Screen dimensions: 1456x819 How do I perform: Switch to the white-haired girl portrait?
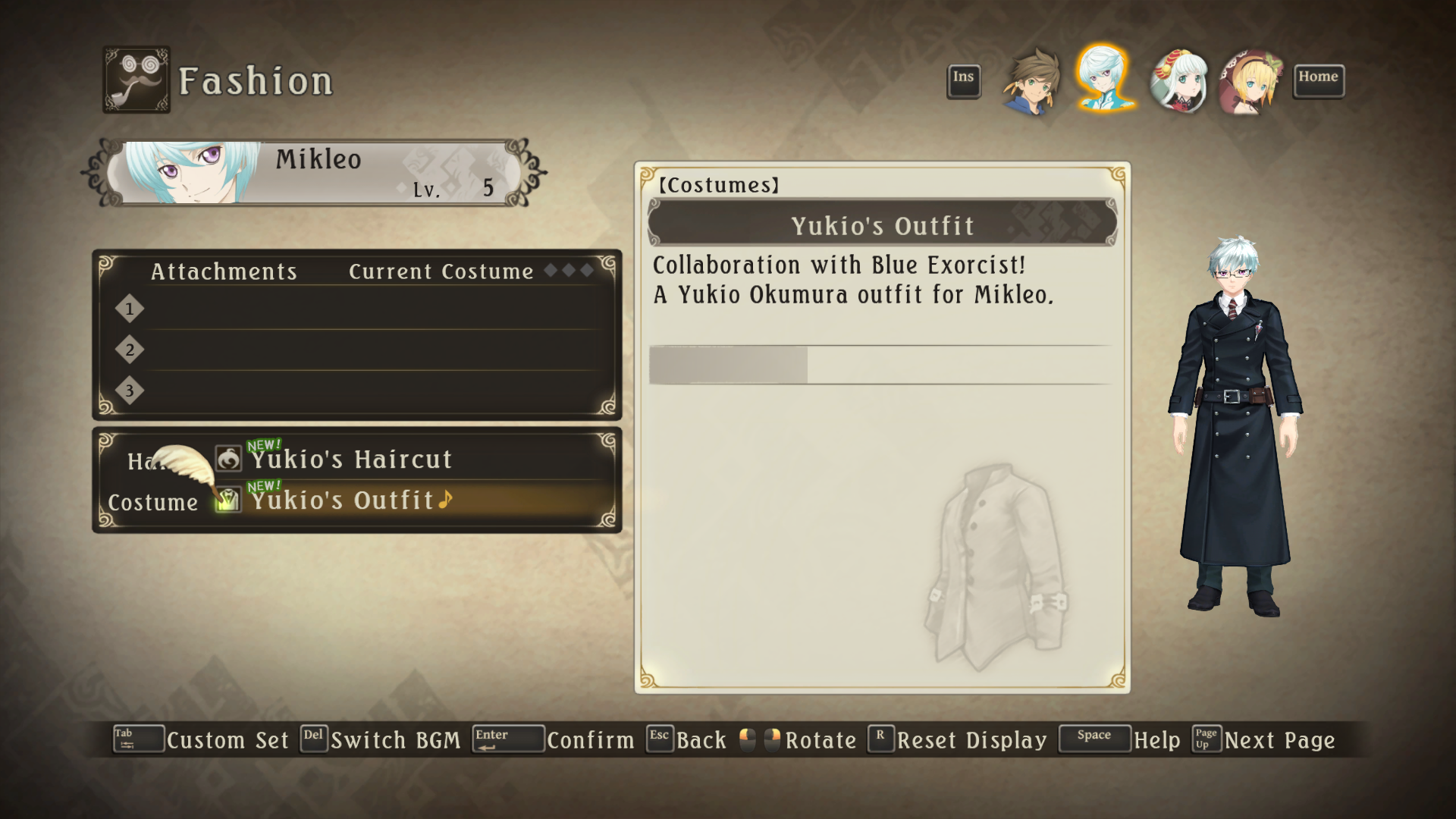(x=1178, y=80)
